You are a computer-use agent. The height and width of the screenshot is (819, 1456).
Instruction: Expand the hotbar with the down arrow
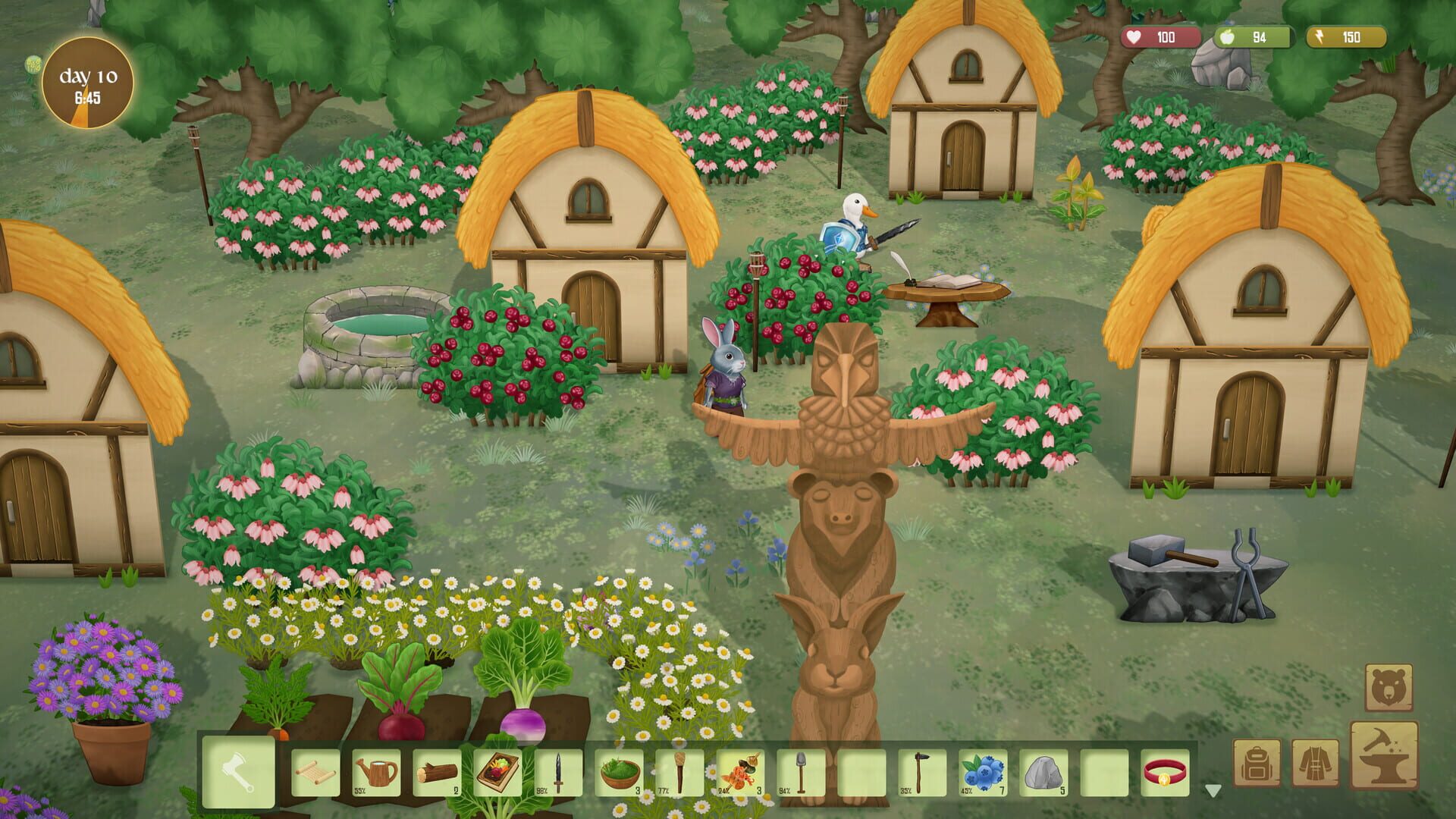pyautogui.click(x=1213, y=791)
